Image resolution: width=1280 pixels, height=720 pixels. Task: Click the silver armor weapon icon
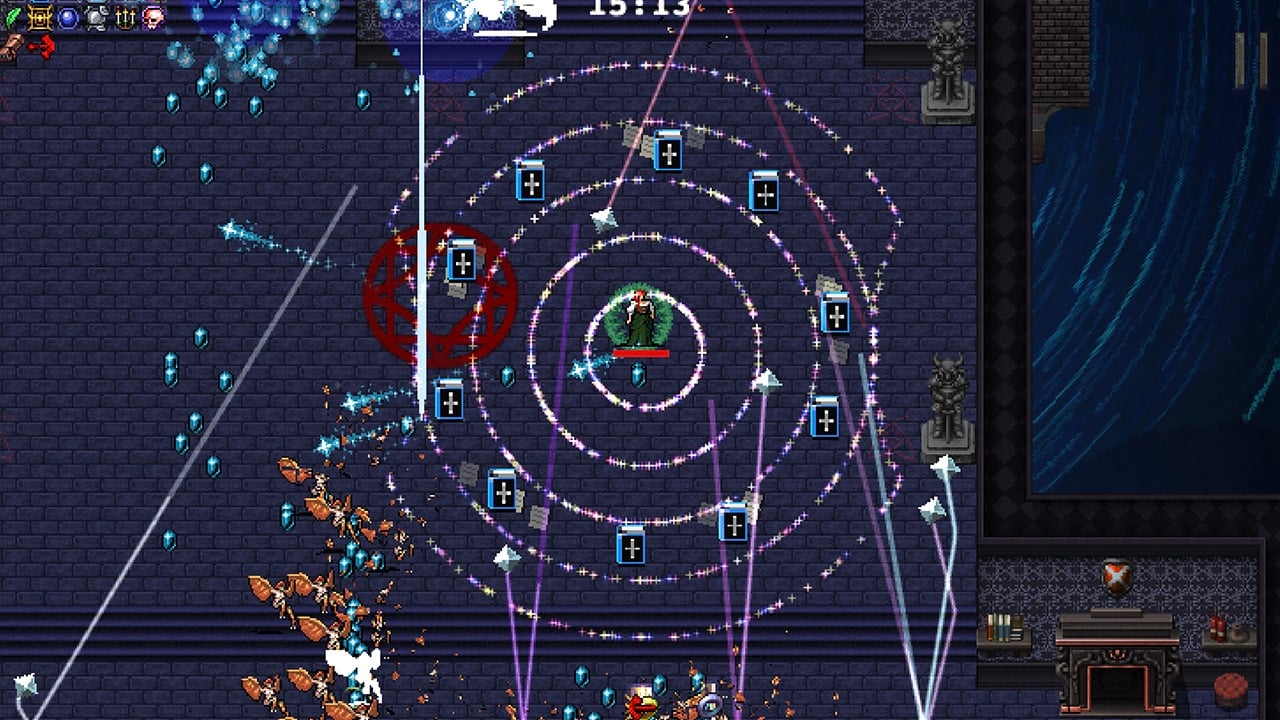(x=95, y=18)
